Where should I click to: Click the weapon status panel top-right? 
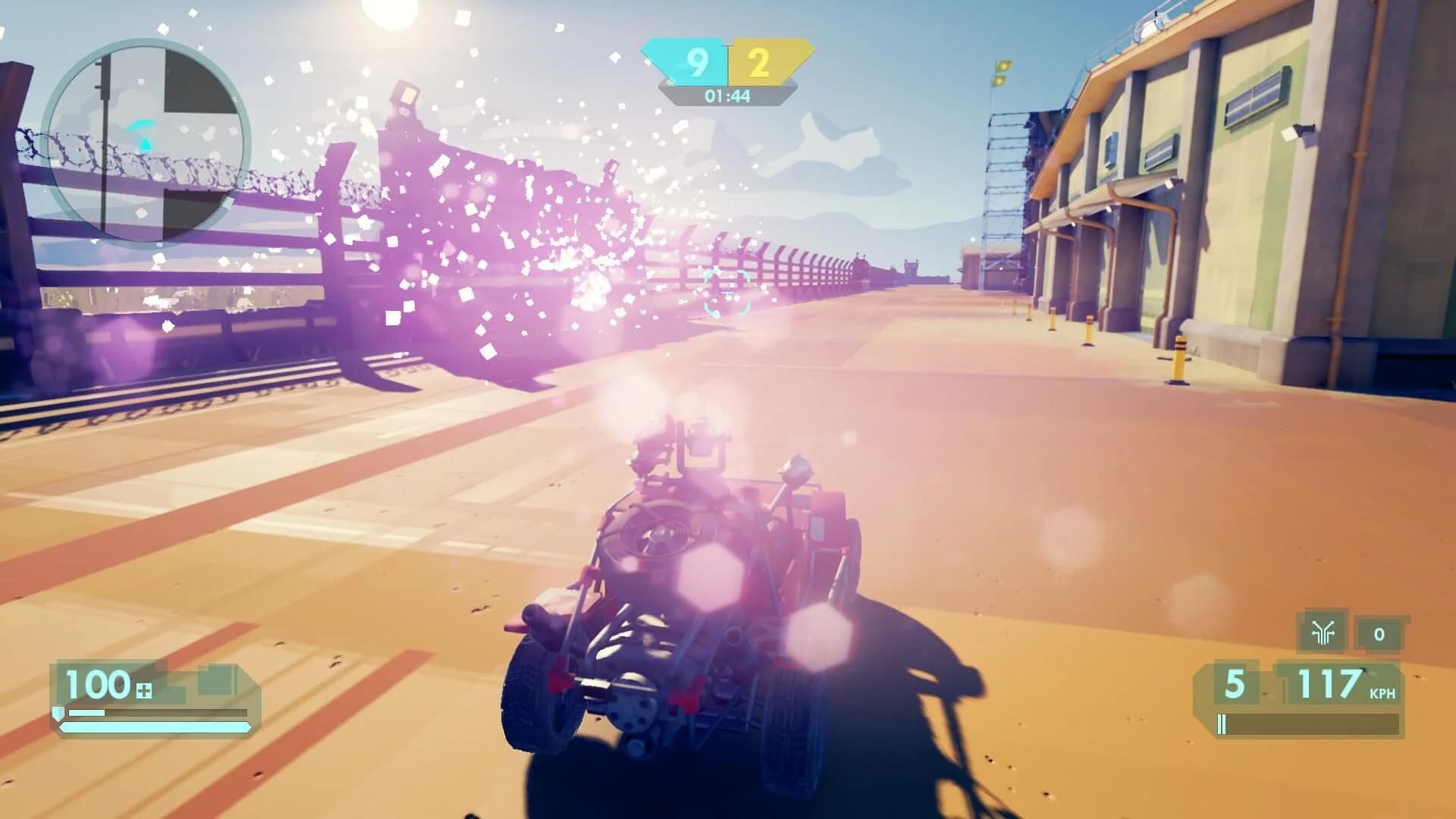[1350, 633]
